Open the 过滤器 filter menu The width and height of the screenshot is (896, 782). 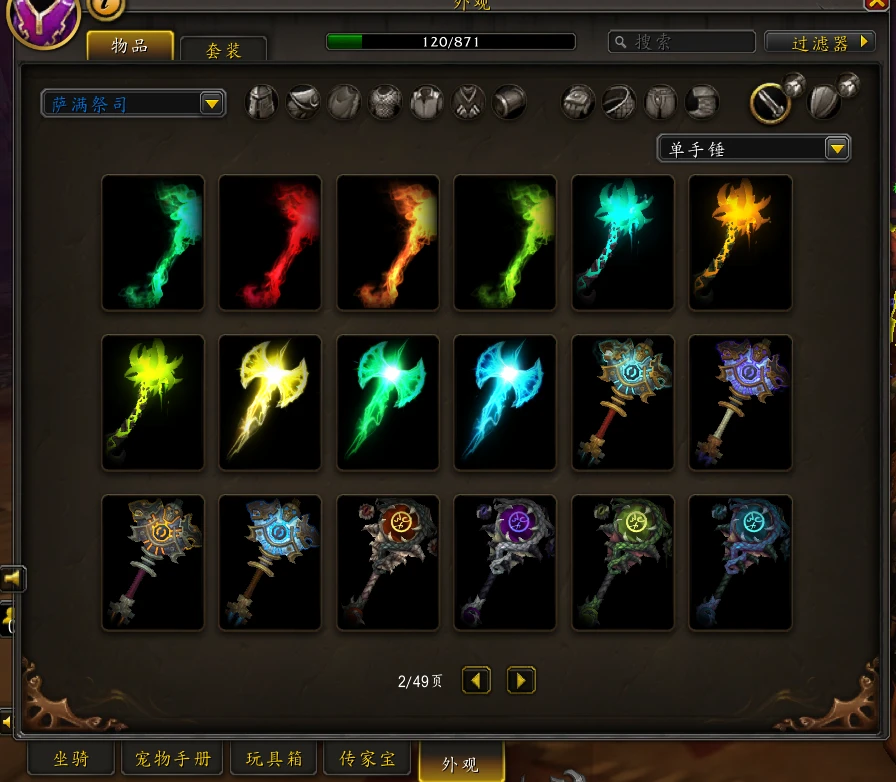(x=819, y=42)
